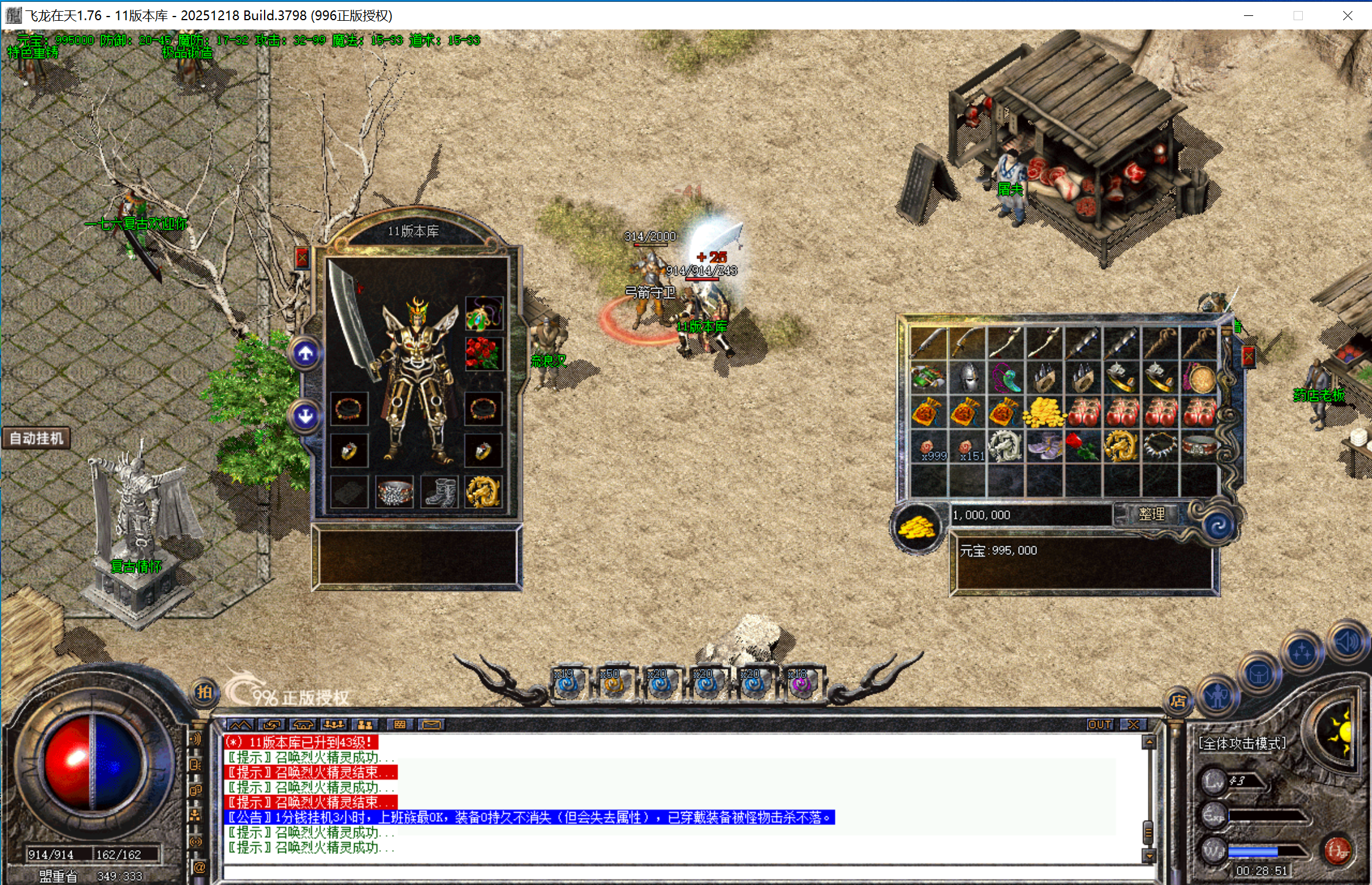Image resolution: width=1372 pixels, height=885 pixels.
Task: Open the character status round button
Action: pos(1217,697)
